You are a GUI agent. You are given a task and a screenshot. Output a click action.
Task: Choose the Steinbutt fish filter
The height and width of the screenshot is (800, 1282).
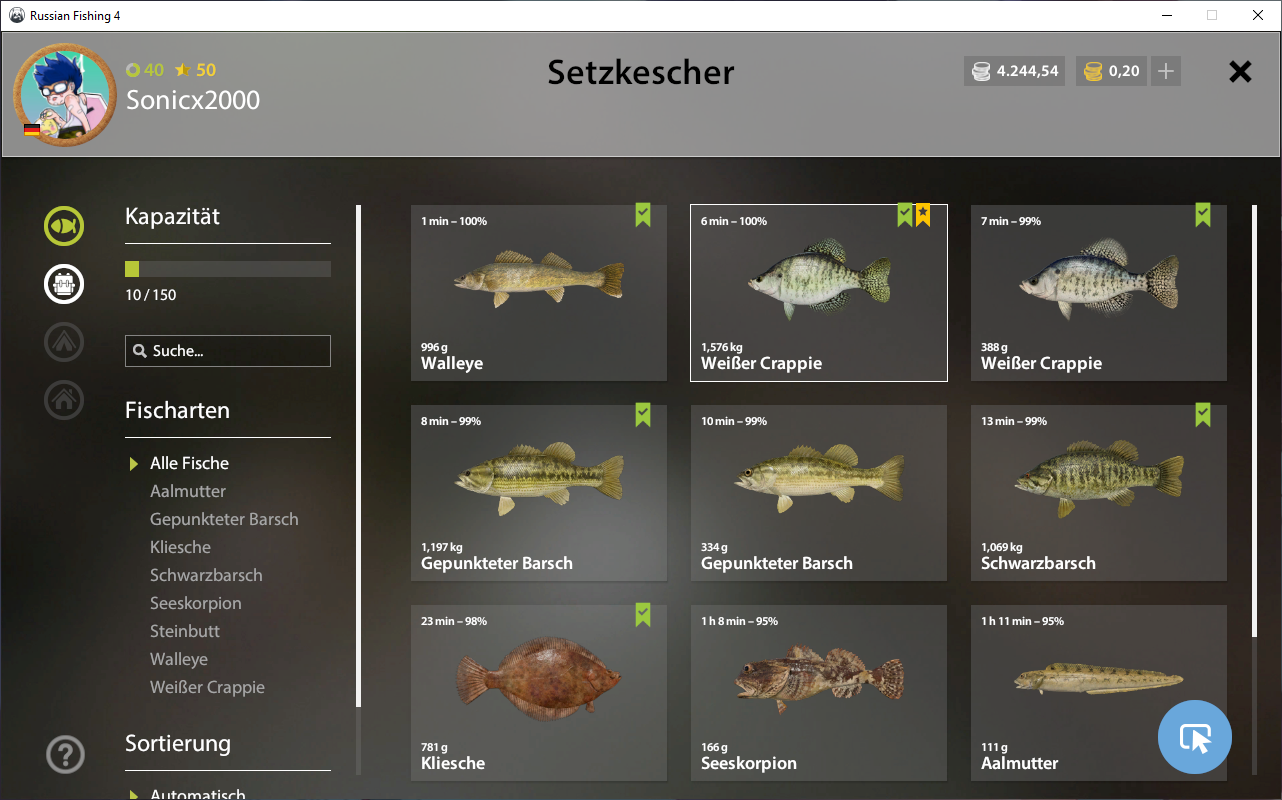click(185, 631)
